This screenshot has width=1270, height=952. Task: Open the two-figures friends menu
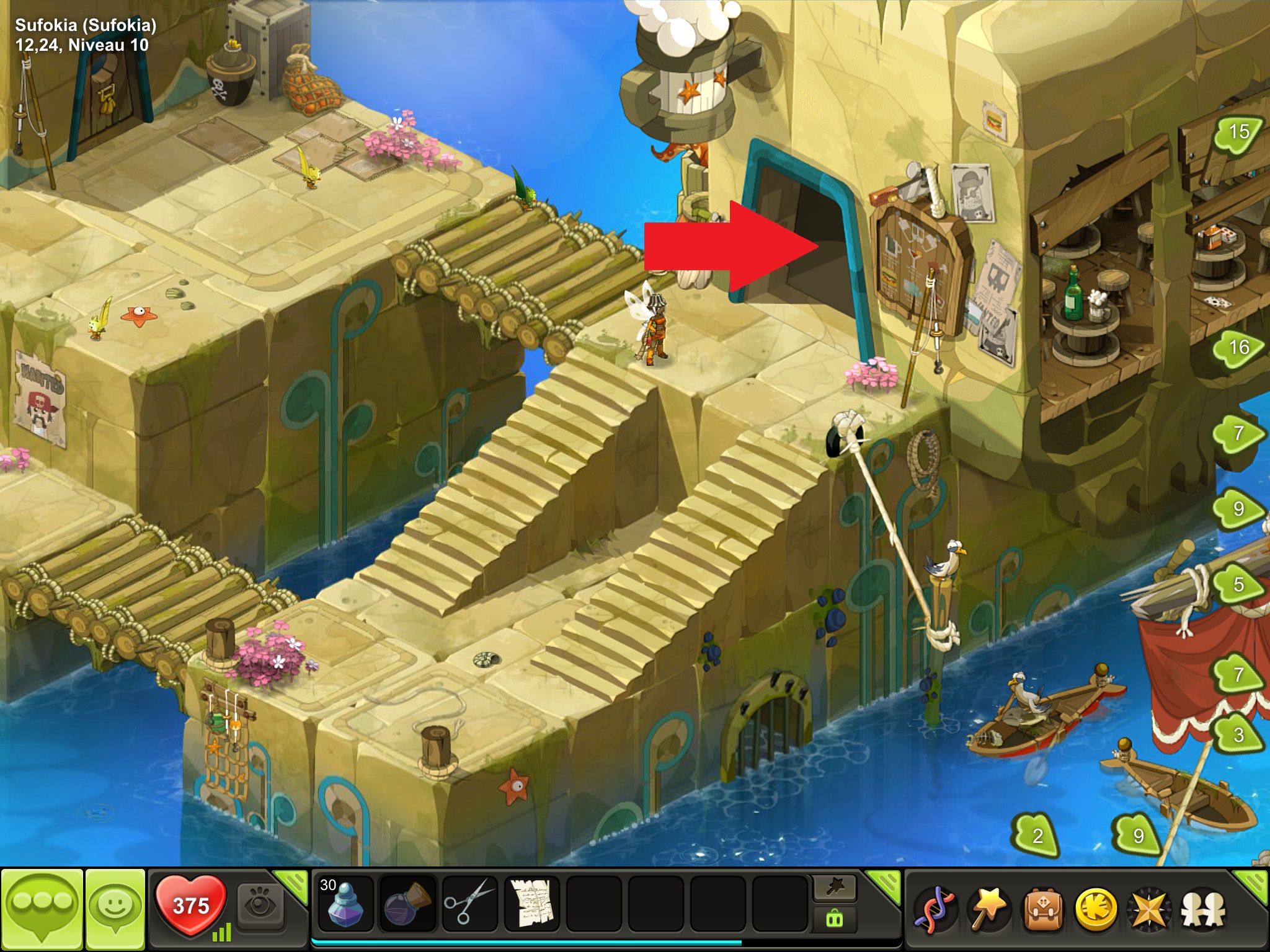tap(1204, 910)
